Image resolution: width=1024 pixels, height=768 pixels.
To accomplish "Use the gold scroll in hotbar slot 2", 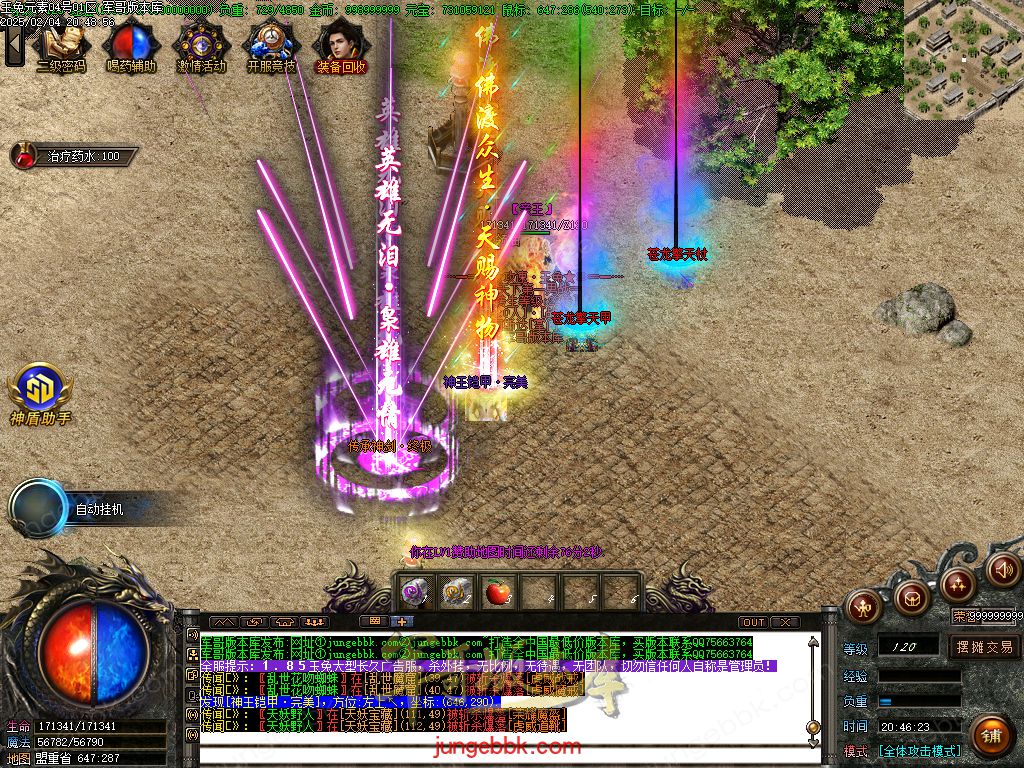I will [455, 592].
